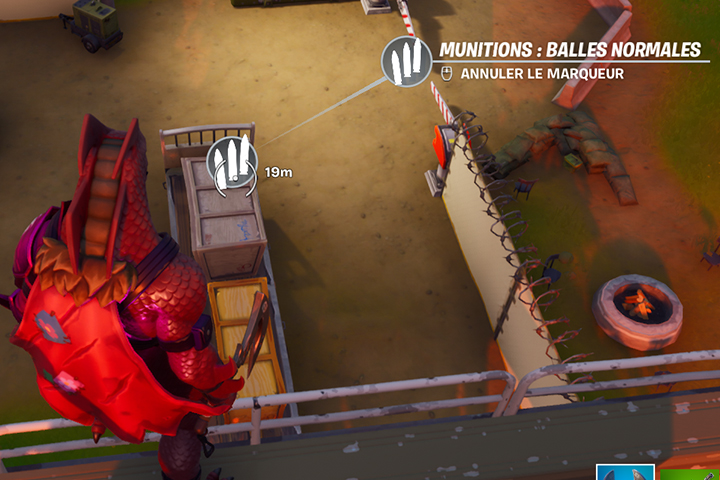Select the blue hotbar slot

[x=625, y=472]
